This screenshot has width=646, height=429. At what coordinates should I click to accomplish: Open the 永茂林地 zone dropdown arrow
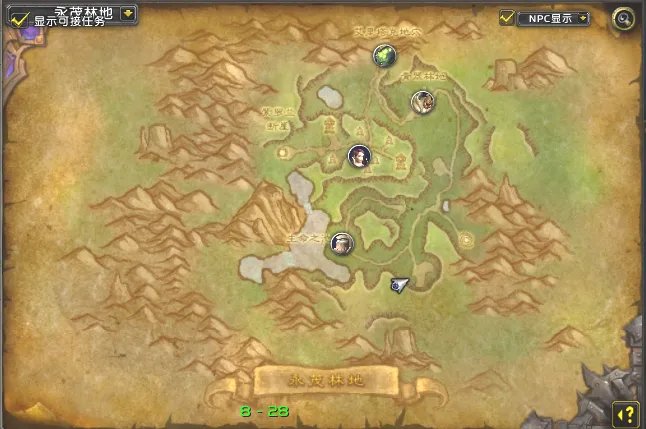[x=128, y=14]
